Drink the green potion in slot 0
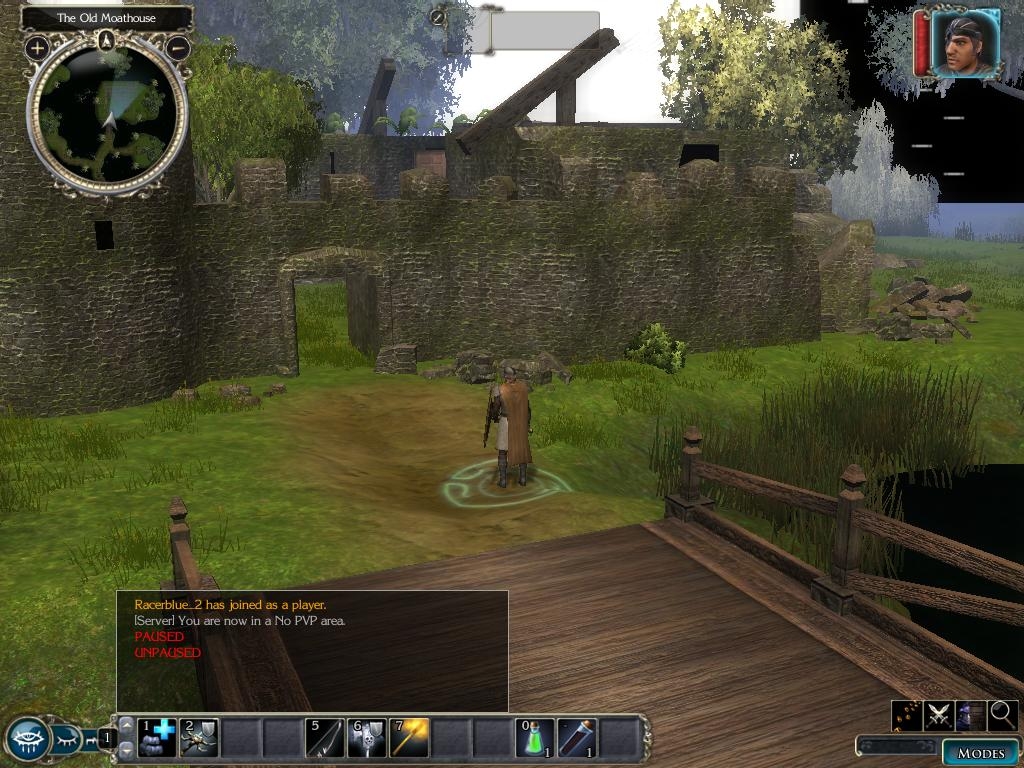This screenshot has width=1024, height=768. [535, 738]
